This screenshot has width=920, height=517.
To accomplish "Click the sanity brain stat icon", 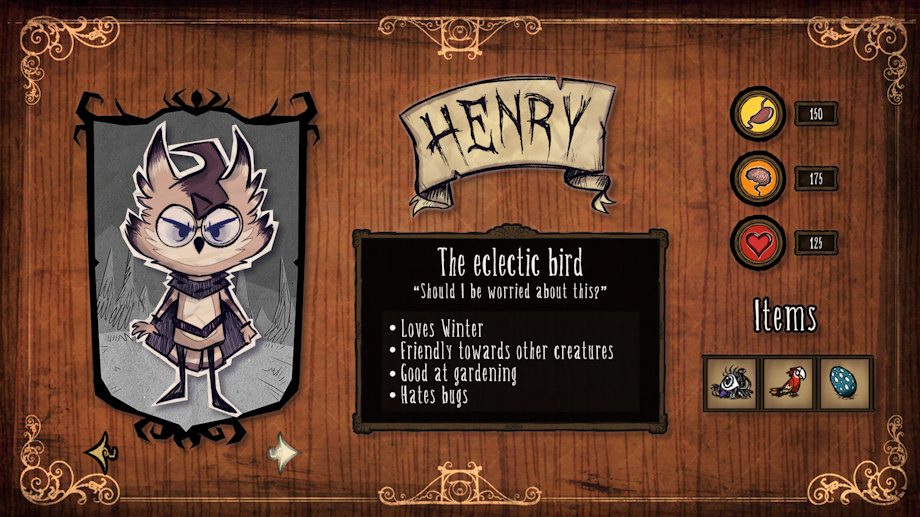I will (x=759, y=179).
